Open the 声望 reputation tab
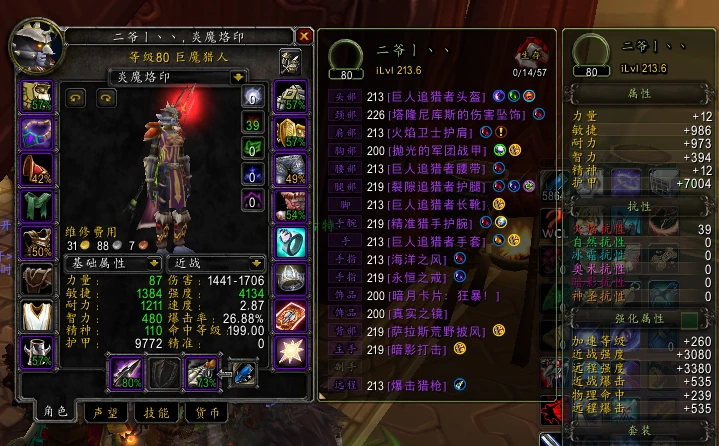 click(x=104, y=411)
